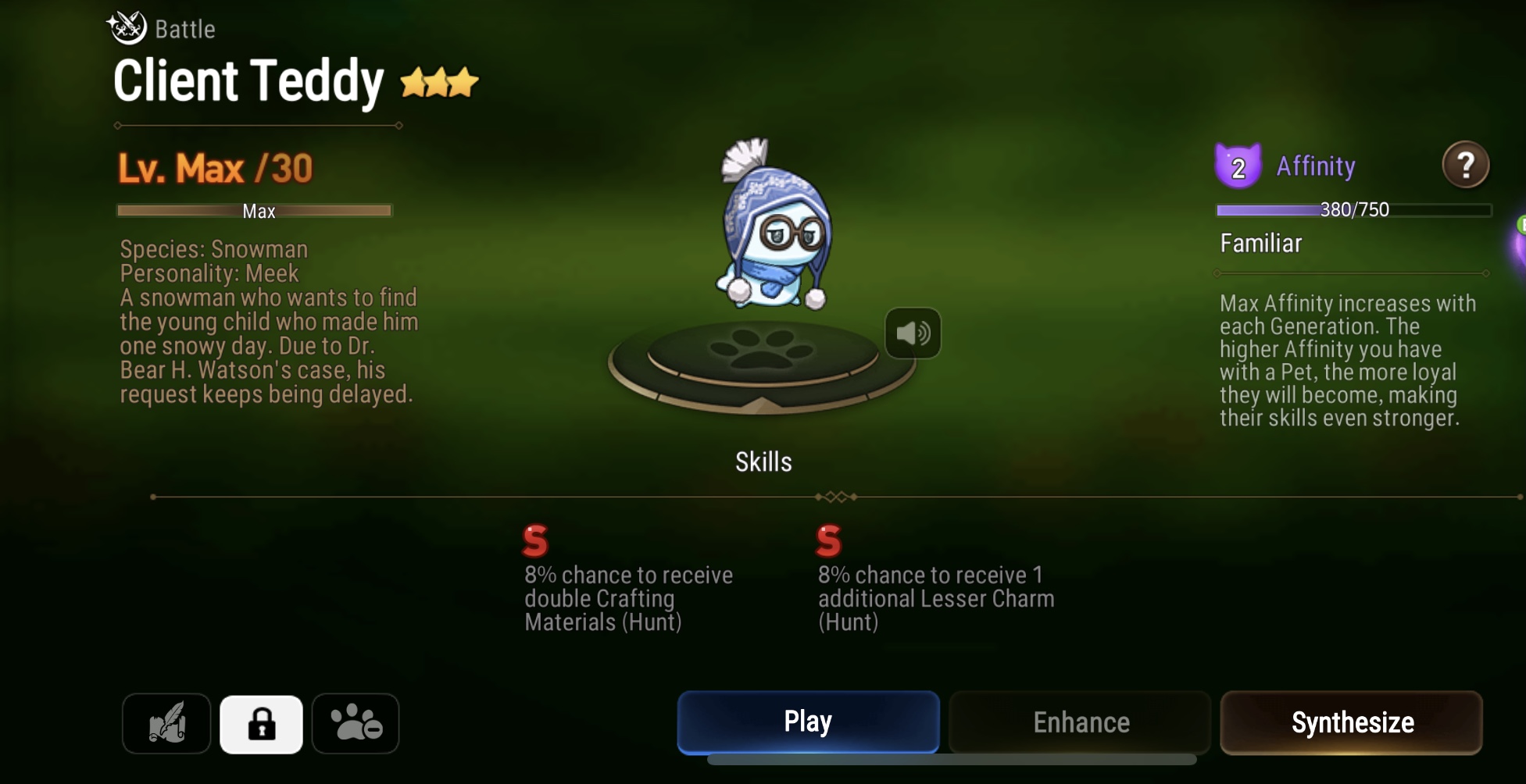Open the Enhance screen
Screen dimensions: 1526x784
tap(1078, 722)
